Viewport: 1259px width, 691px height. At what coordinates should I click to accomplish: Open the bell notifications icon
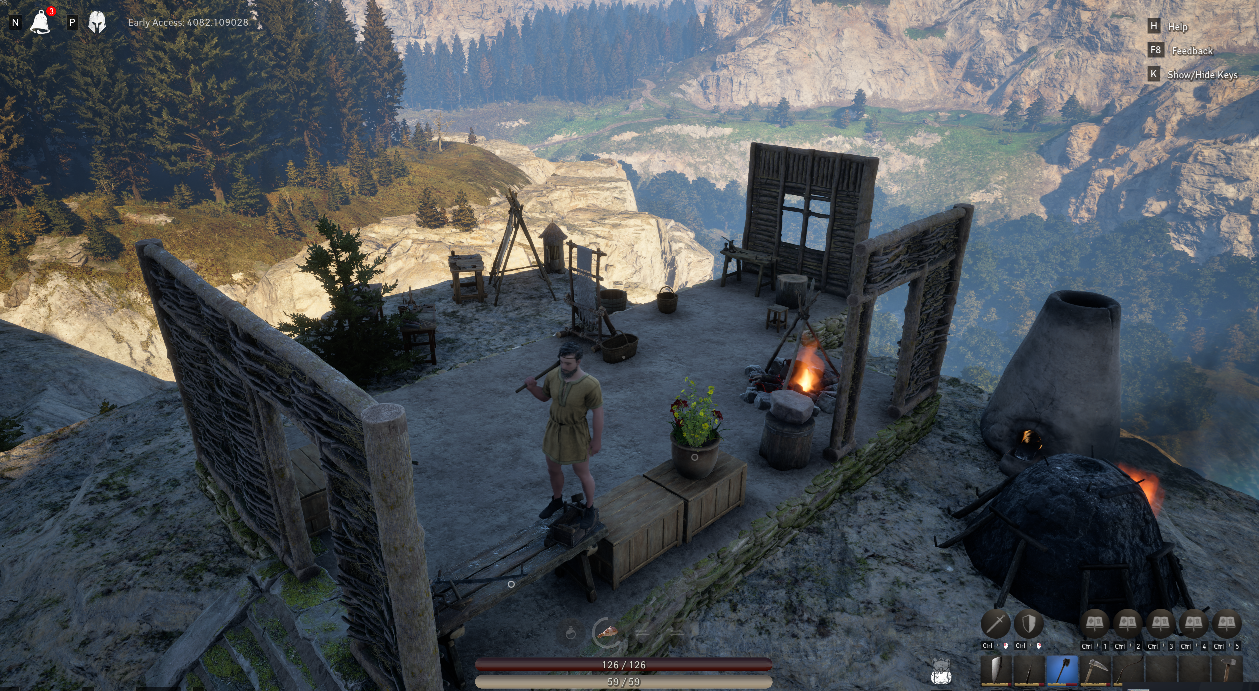(x=41, y=21)
